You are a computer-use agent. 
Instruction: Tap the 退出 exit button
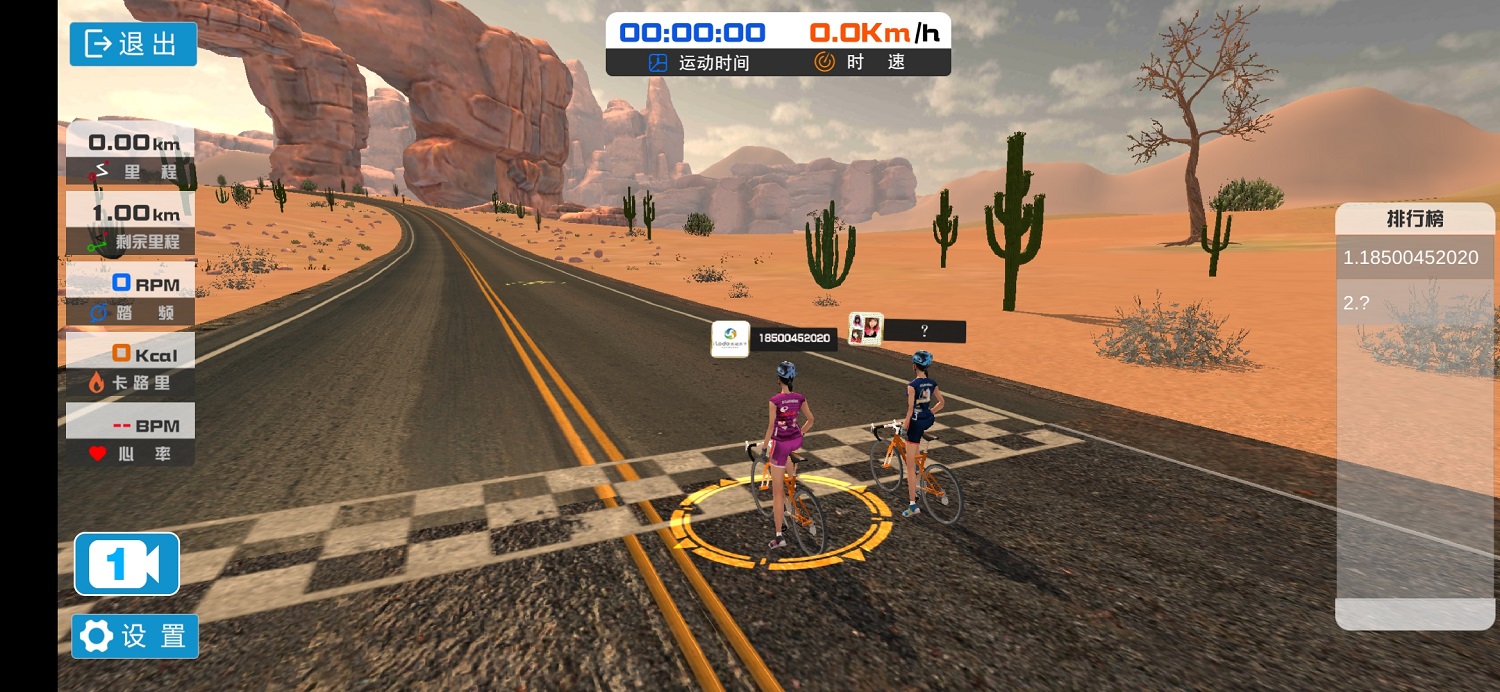[133, 44]
